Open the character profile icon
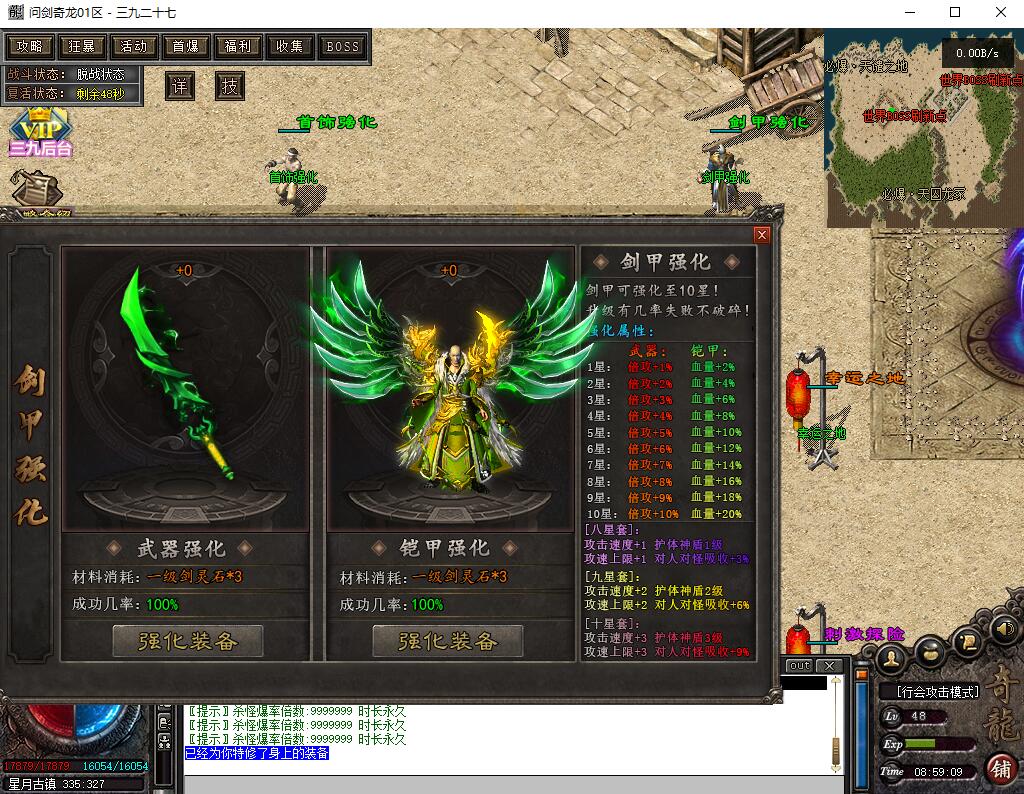The height and width of the screenshot is (794, 1024). pyautogui.click(x=891, y=656)
